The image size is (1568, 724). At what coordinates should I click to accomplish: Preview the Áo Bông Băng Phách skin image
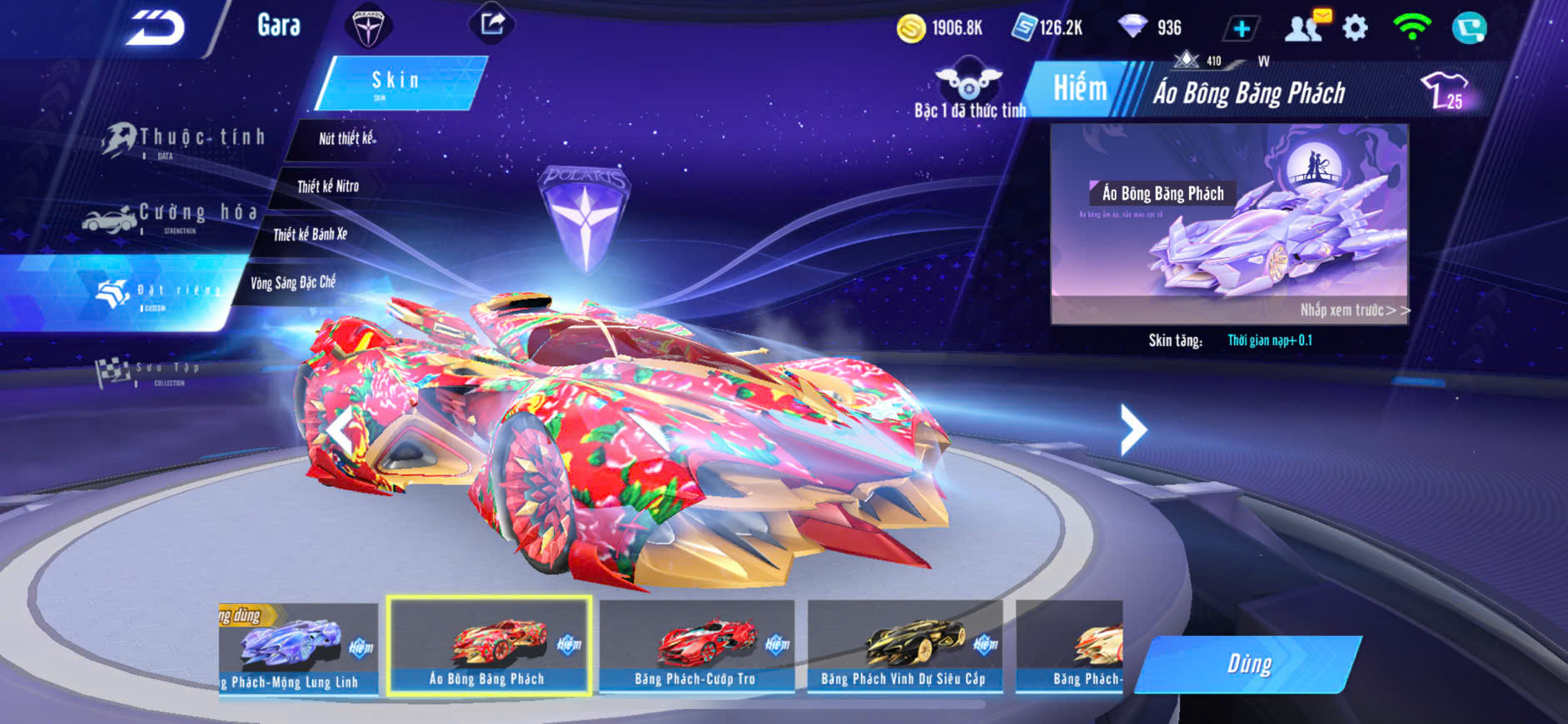click(1229, 223)
